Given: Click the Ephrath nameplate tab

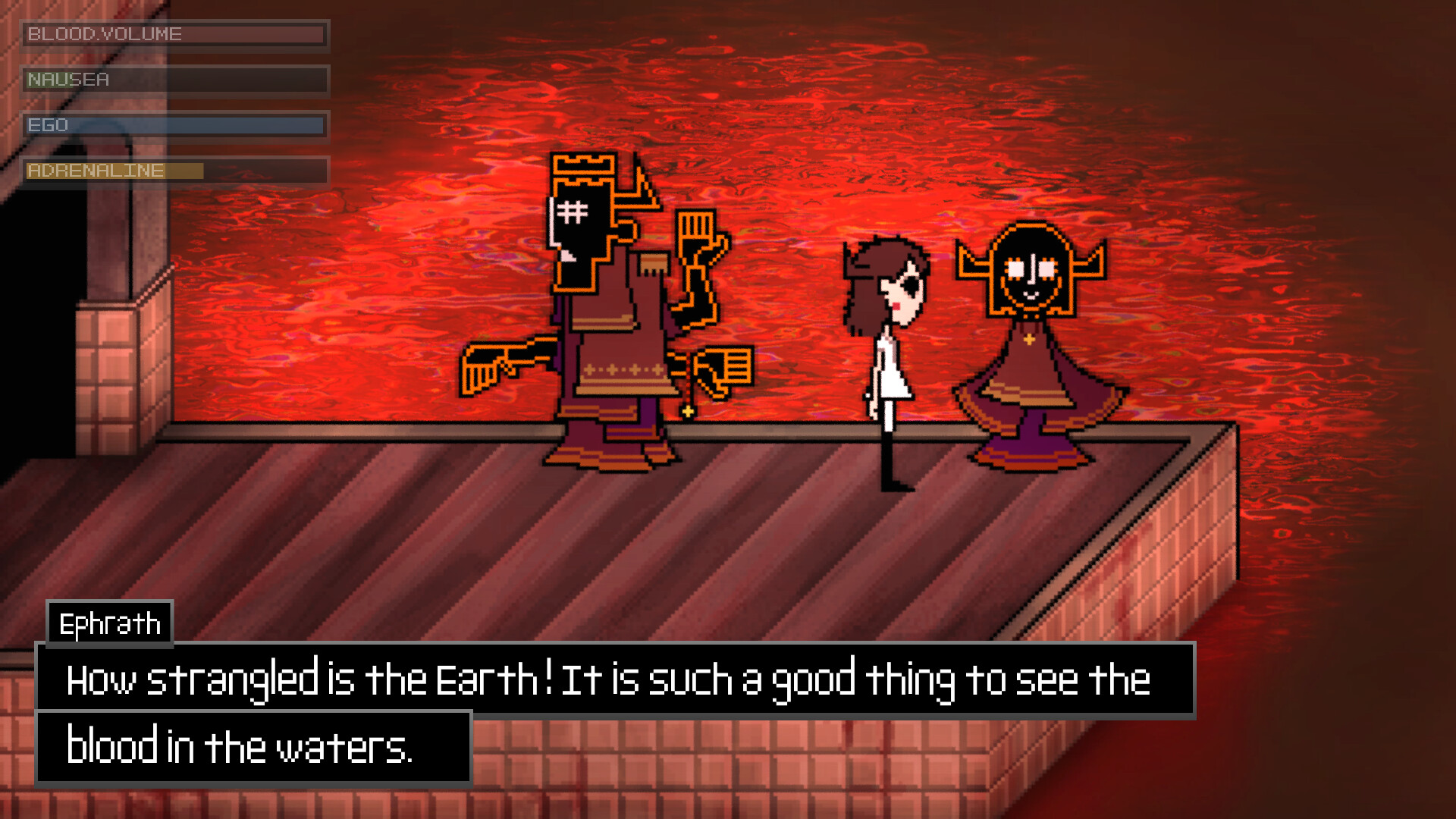Looking at the screenshot, I should coord(108,623).
